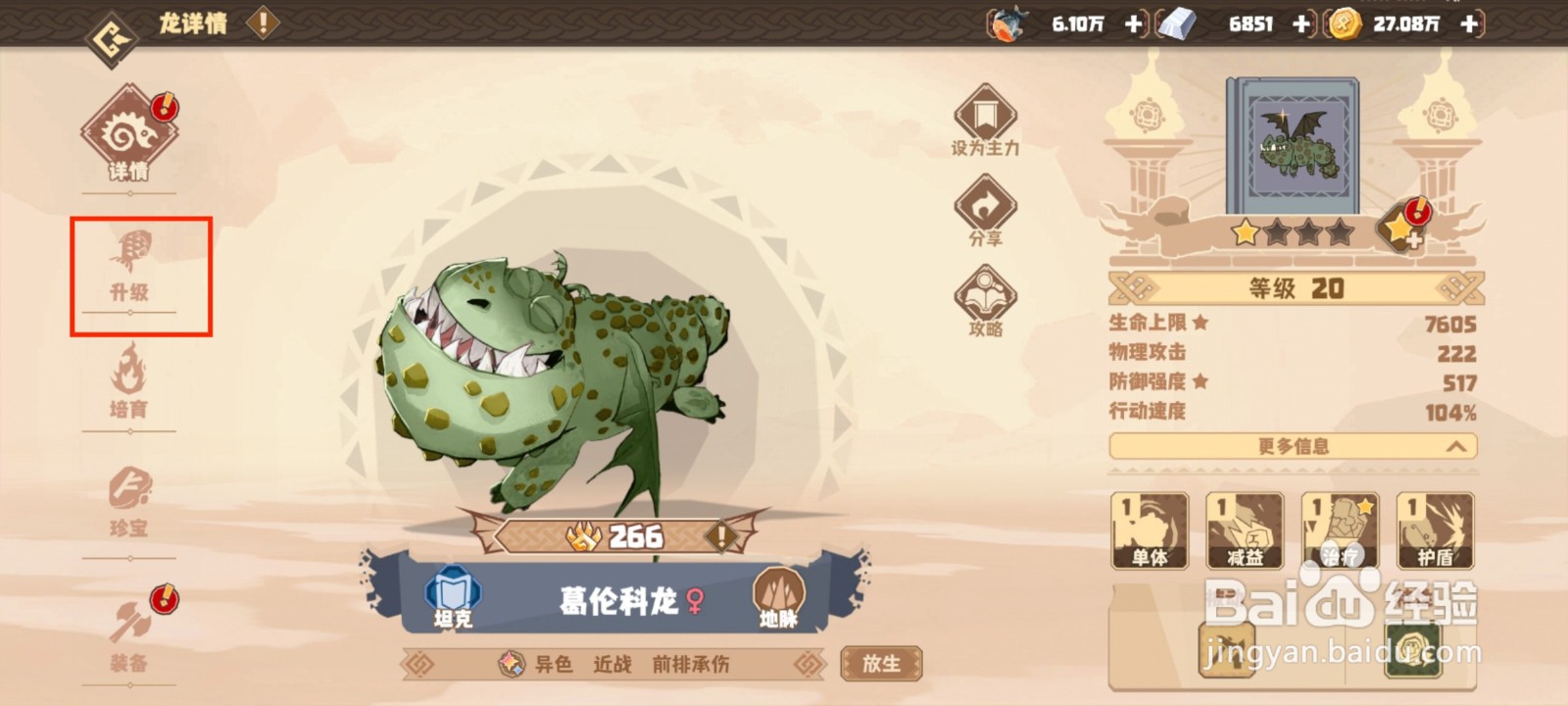
Task: Click the 分享 share diamond icon
Action: pyautogui.click(x=985, y=211)
